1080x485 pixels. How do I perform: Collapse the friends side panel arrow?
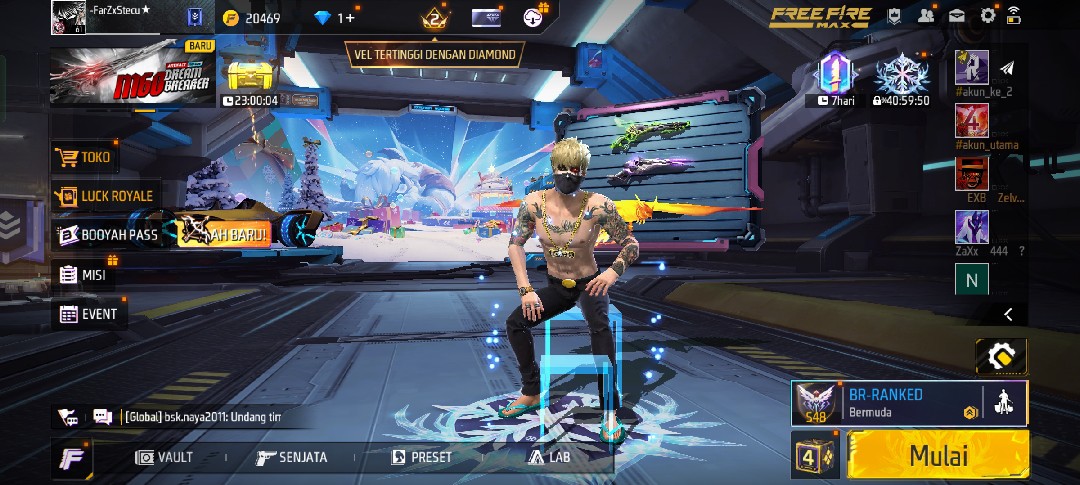tap(1008, 314)
